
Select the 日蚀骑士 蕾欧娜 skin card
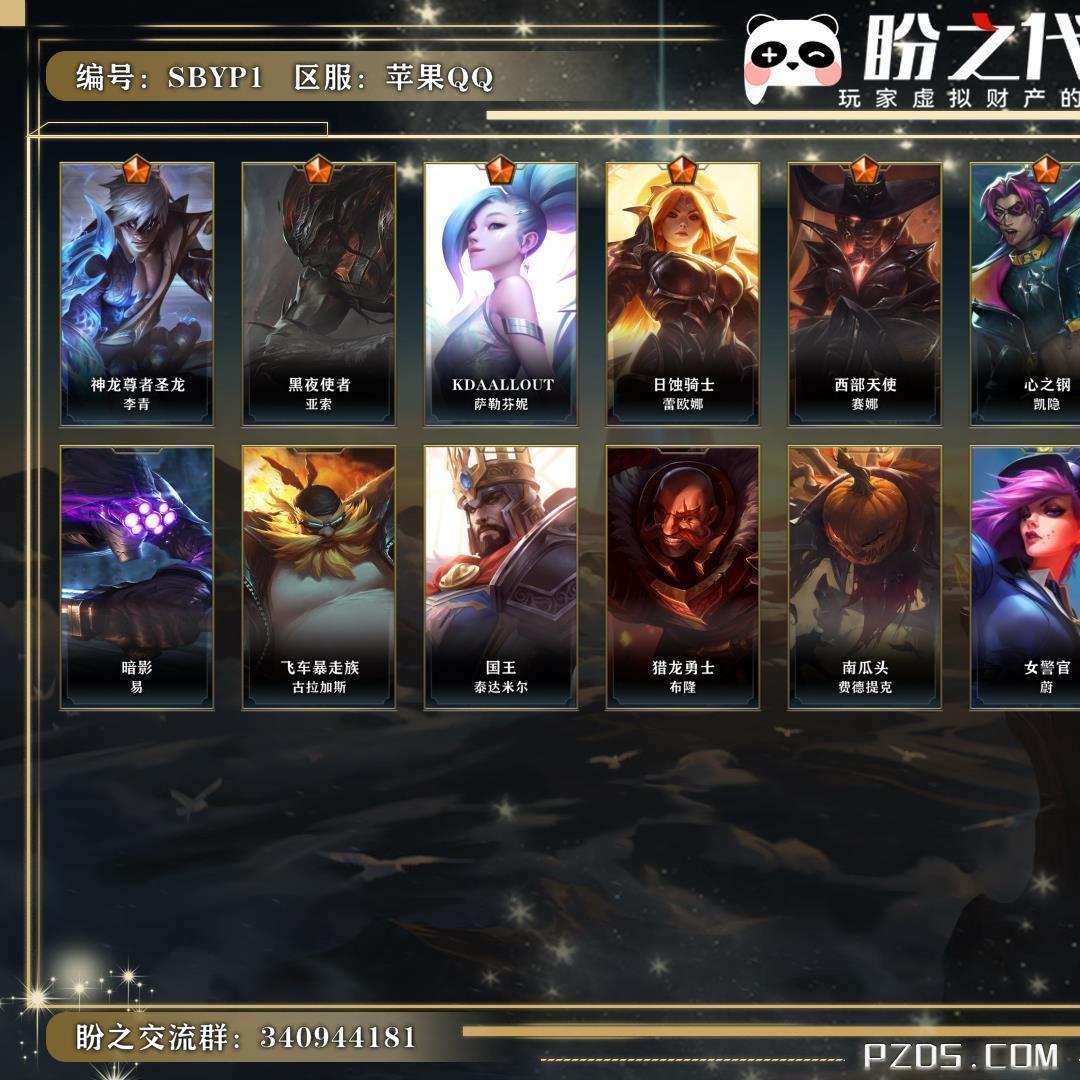click(x=683, y=294)
